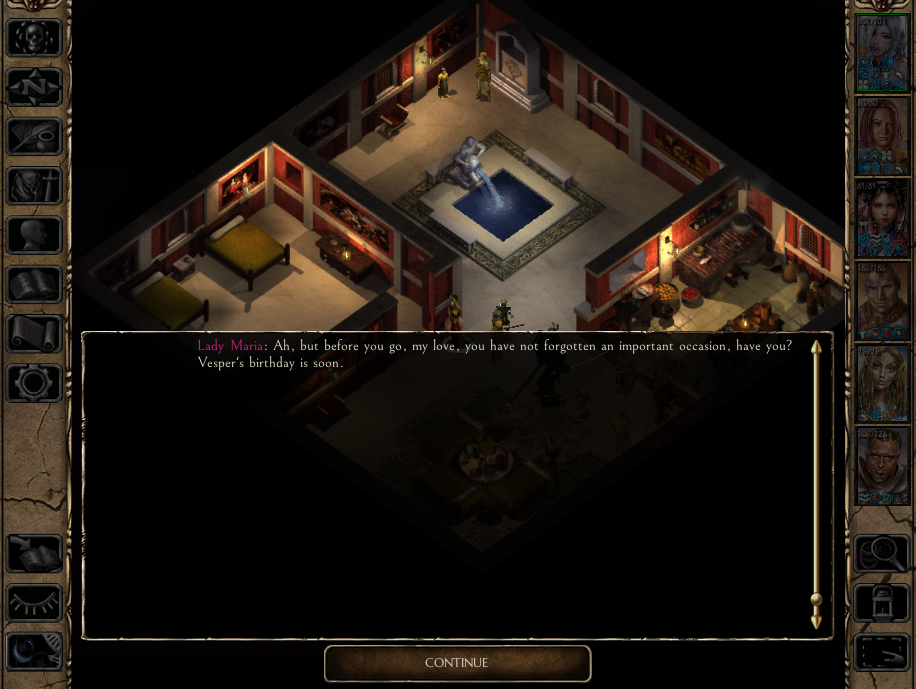Open the priest scroll from the scroll icon
This screenshot has height=689, width=916.
click(x=35, y=333)
